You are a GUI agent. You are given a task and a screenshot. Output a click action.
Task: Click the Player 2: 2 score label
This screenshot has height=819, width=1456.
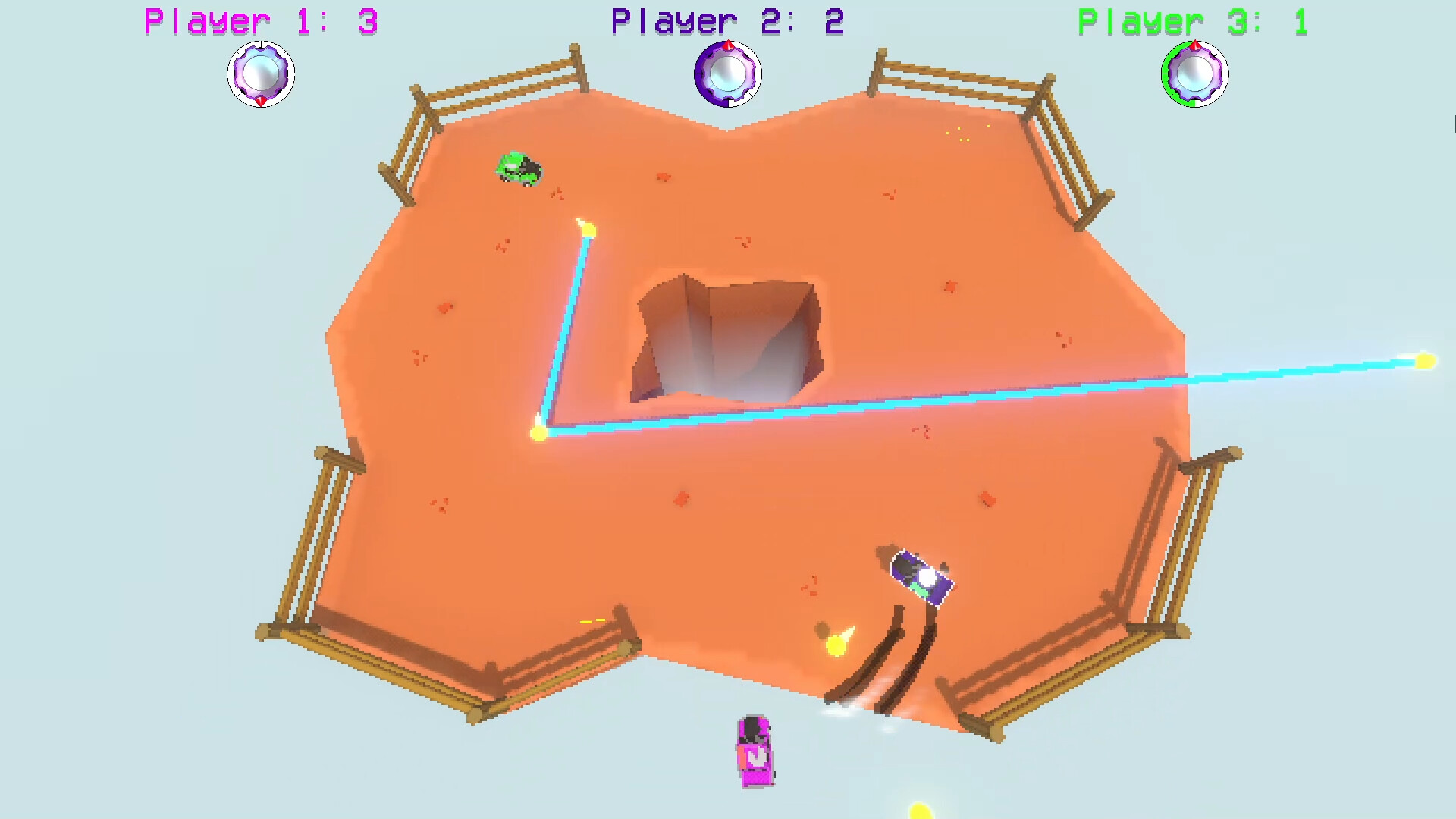pyautogui.click(x=724, y=20)
